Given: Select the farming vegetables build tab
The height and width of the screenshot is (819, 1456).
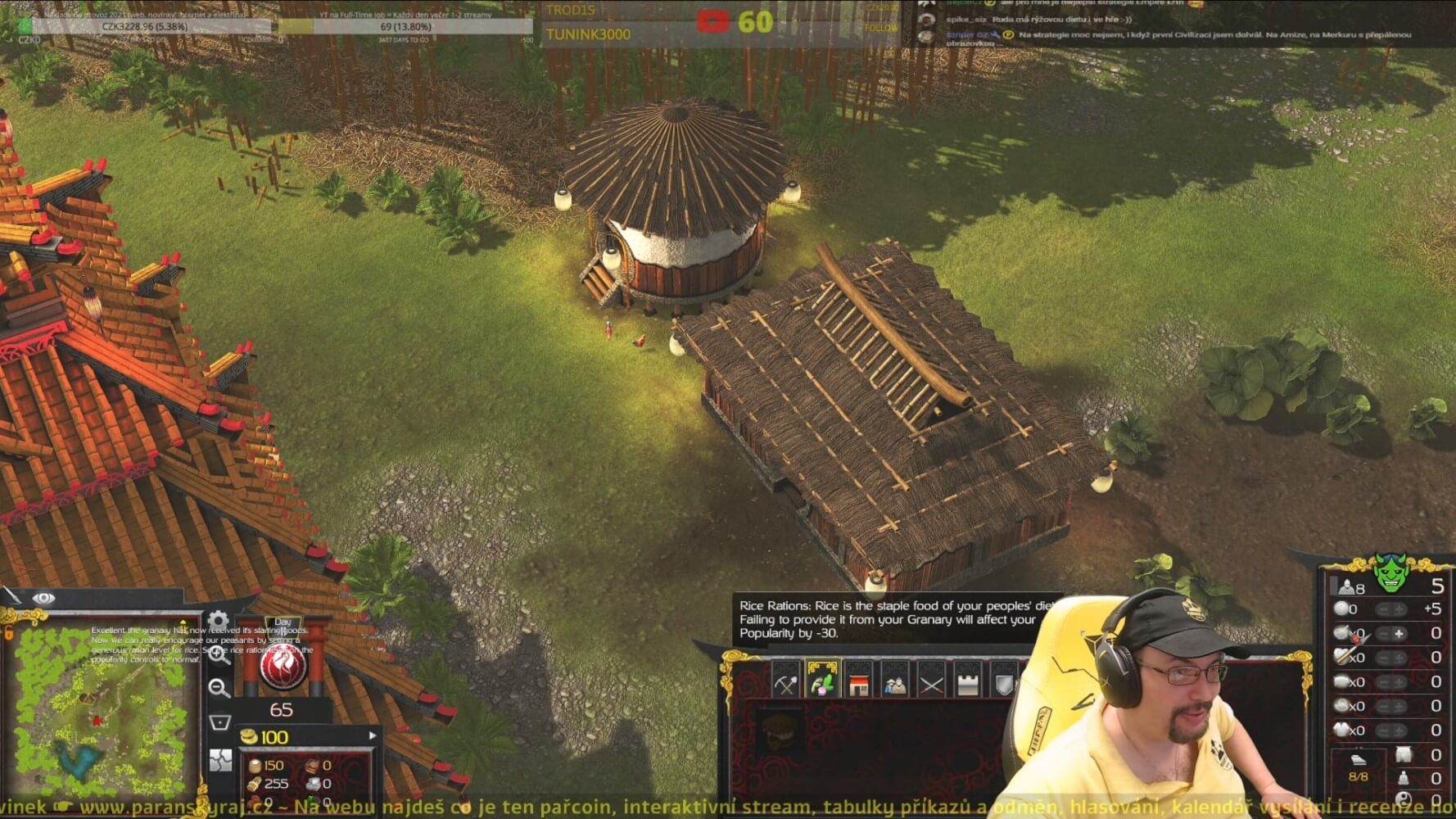Looking at the screenshot, I should (x=822, y=682).
